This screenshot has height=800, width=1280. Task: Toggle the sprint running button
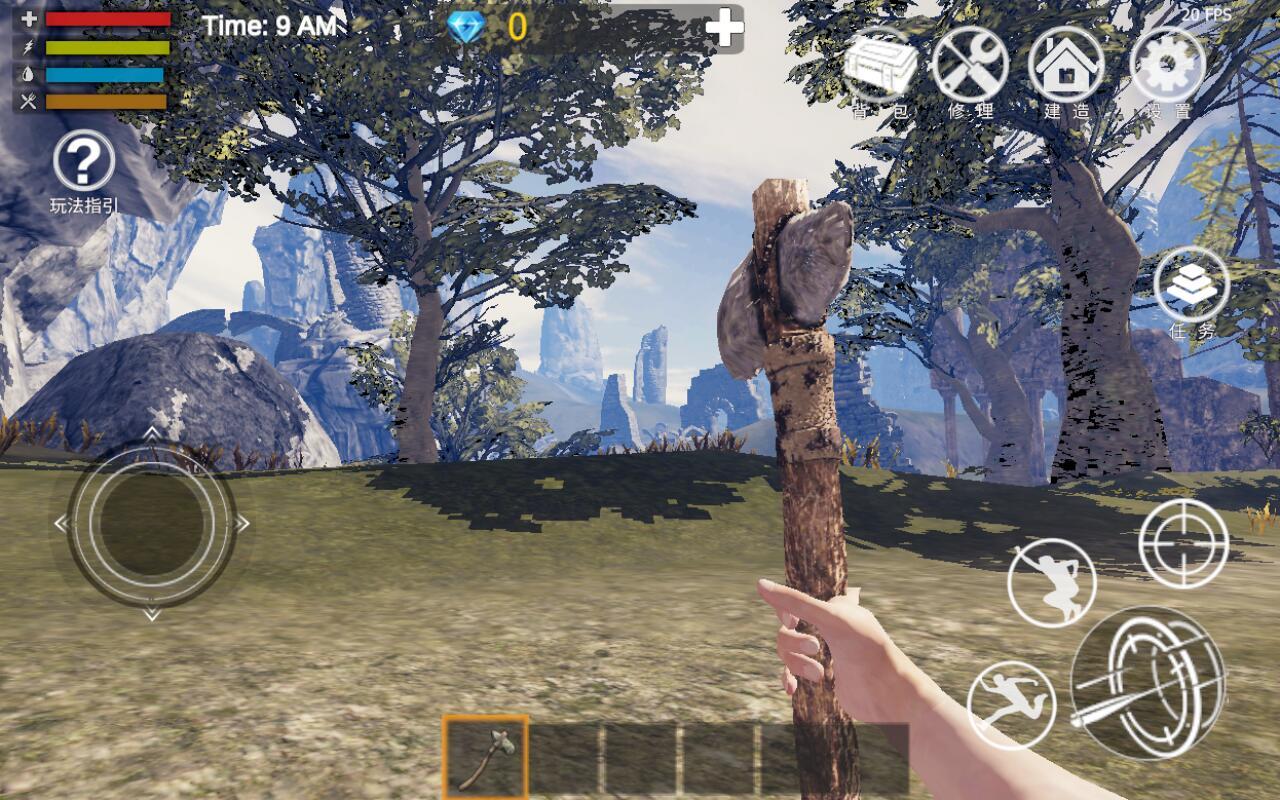[x=1011, y=705]
